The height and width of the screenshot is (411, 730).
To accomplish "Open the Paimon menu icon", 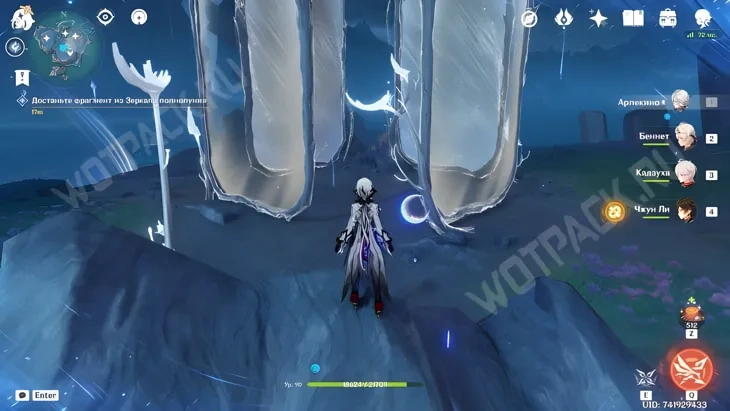I will (x=22, y=17).
